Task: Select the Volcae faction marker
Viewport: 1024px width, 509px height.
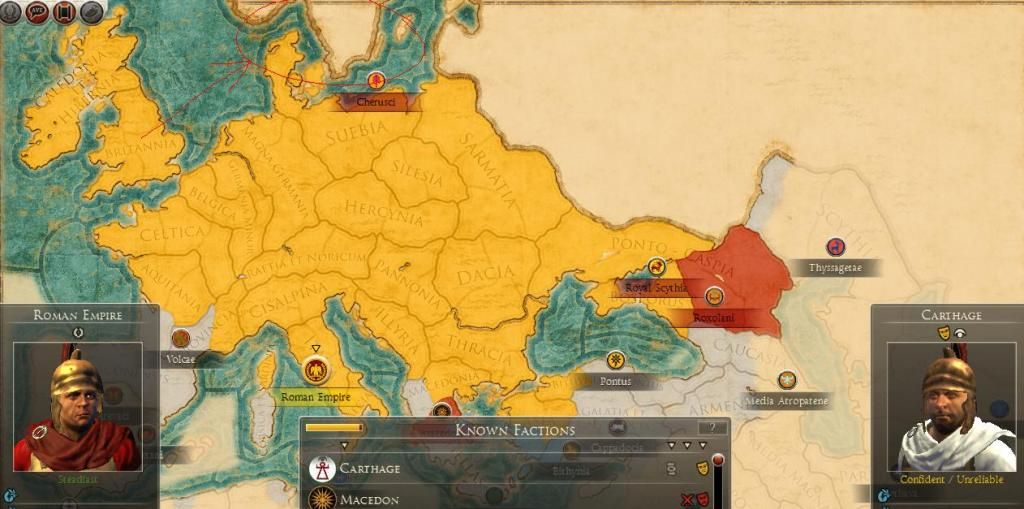Action: coord(181,338)
